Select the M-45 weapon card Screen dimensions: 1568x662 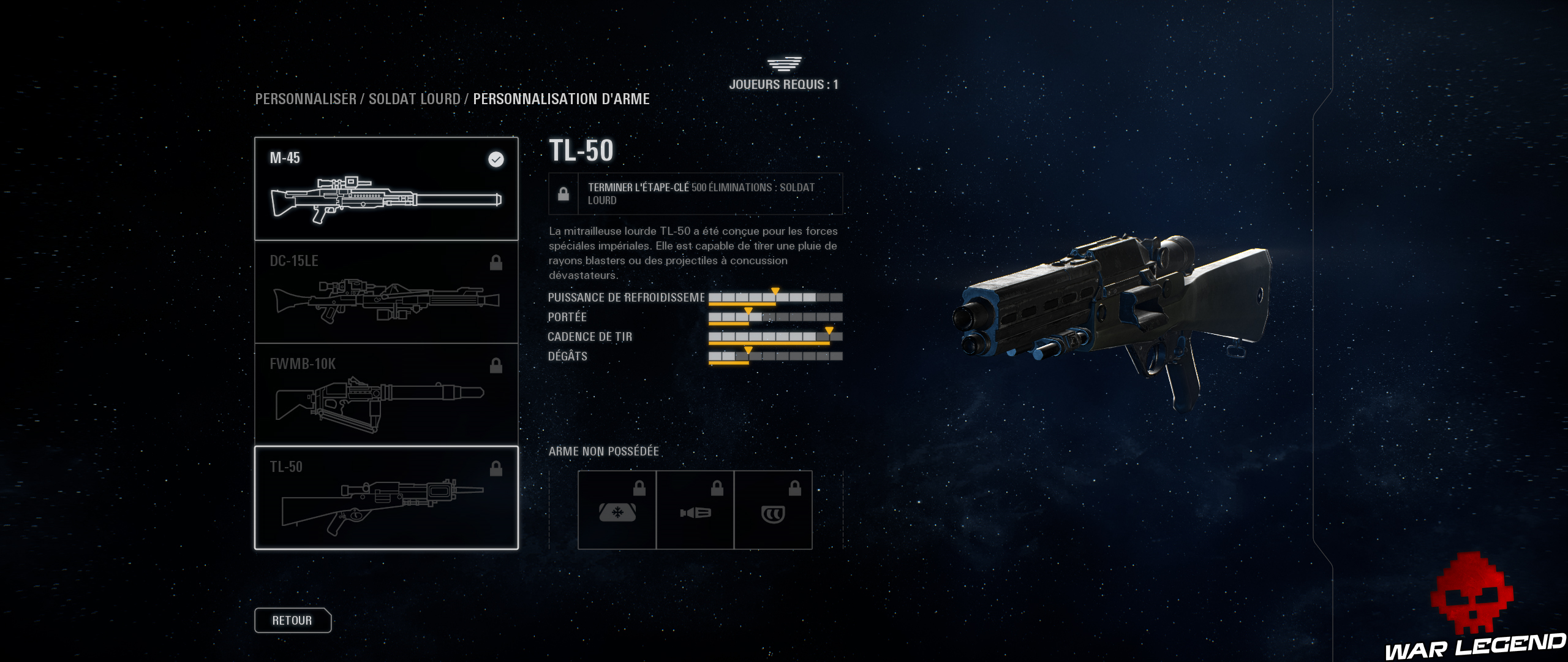[386, 189]
